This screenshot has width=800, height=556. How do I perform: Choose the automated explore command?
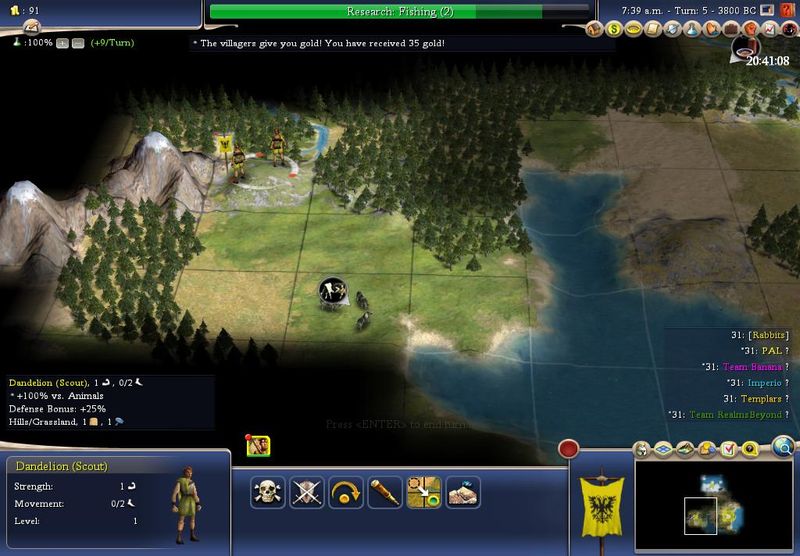[x=463, y=491]
